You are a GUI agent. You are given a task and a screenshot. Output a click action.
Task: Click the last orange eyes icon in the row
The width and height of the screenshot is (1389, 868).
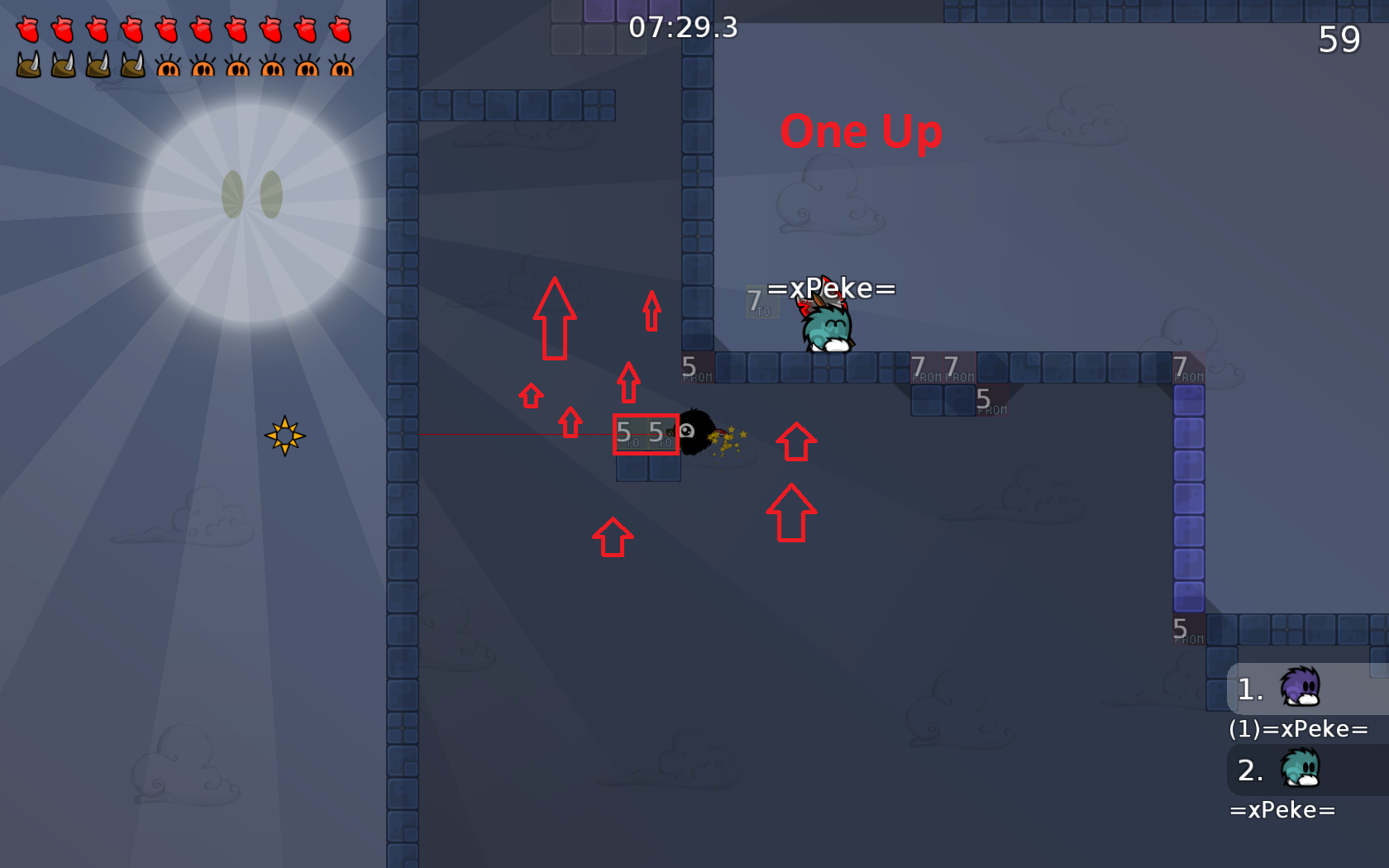click(x=341, y=68)
